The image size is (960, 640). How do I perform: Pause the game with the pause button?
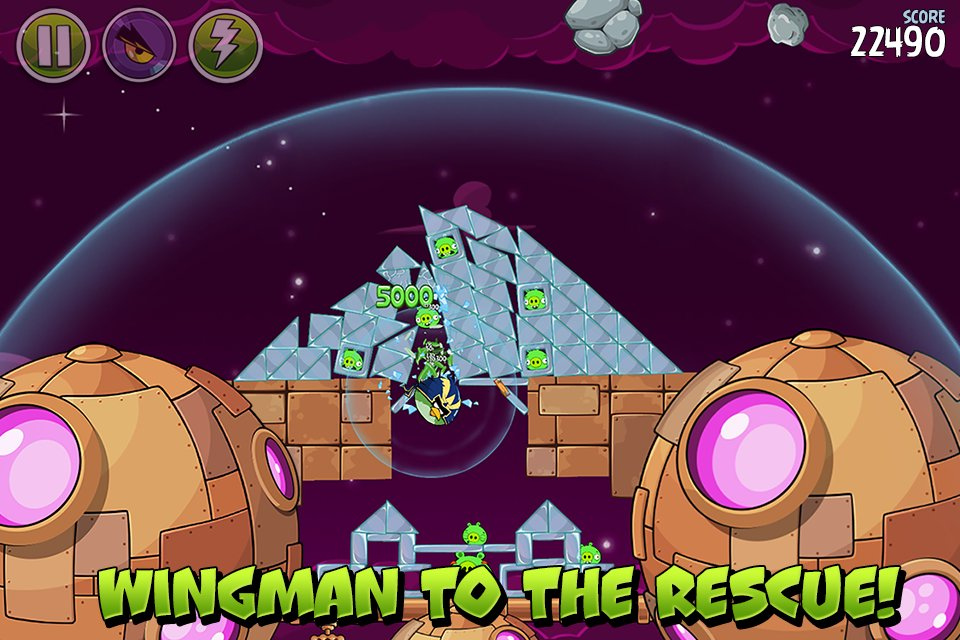(x=53, y=45)
